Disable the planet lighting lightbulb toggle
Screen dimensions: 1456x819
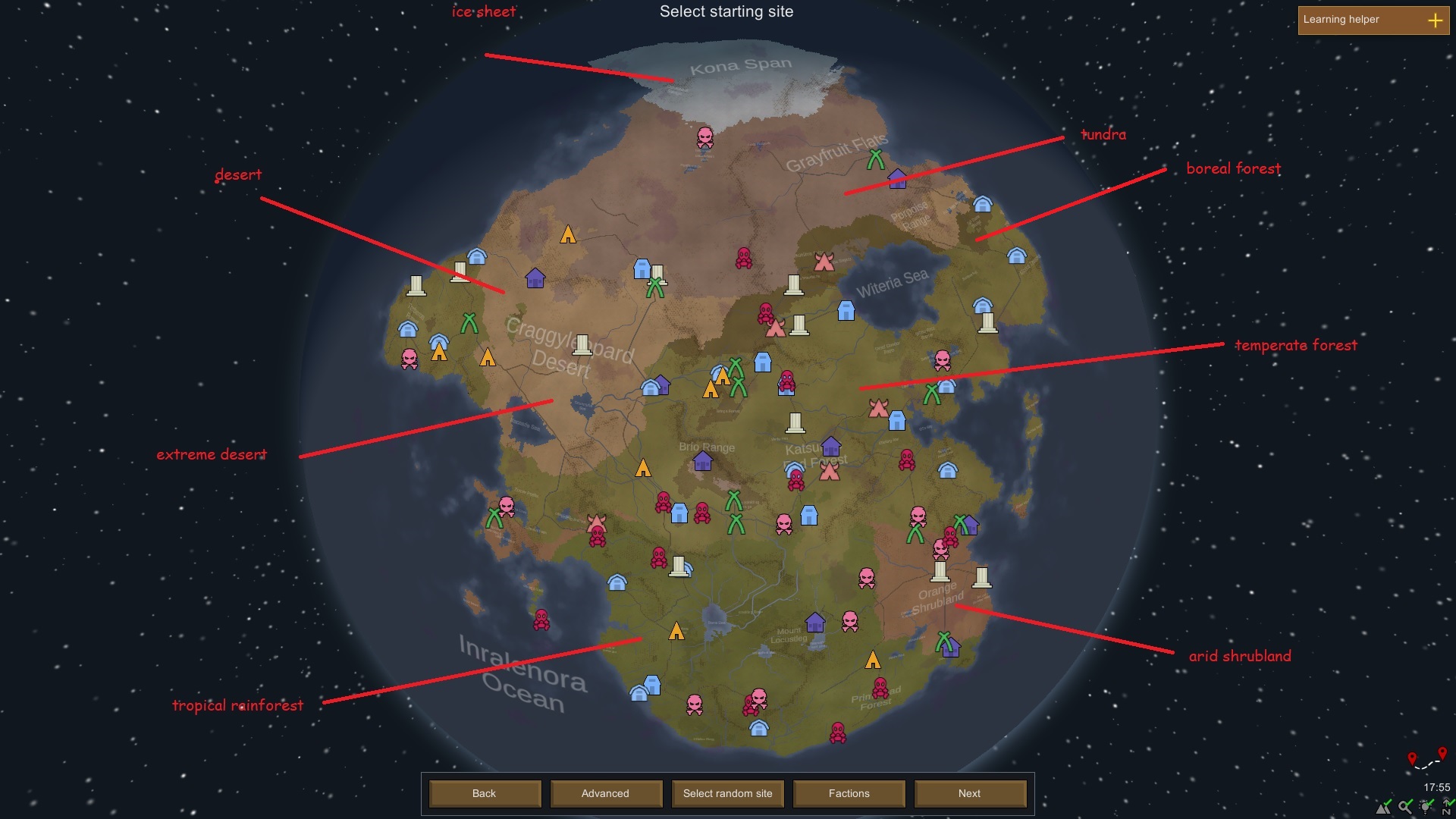tap(1425, 807)
